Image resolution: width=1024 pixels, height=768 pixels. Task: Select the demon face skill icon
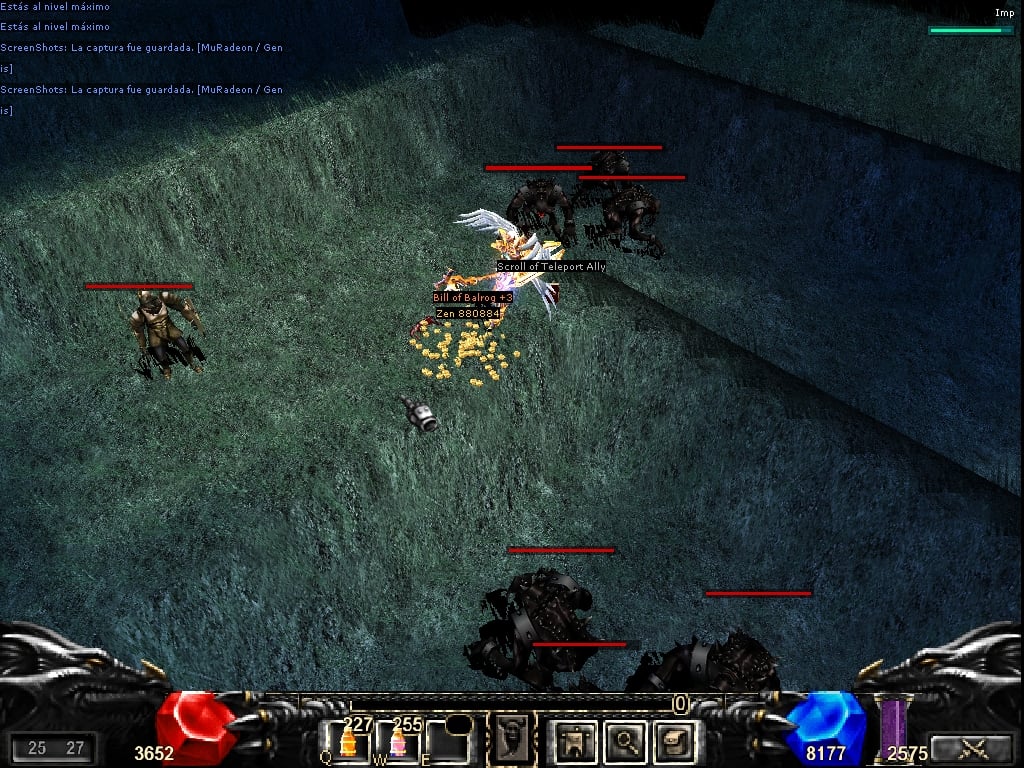click(512, 740)
